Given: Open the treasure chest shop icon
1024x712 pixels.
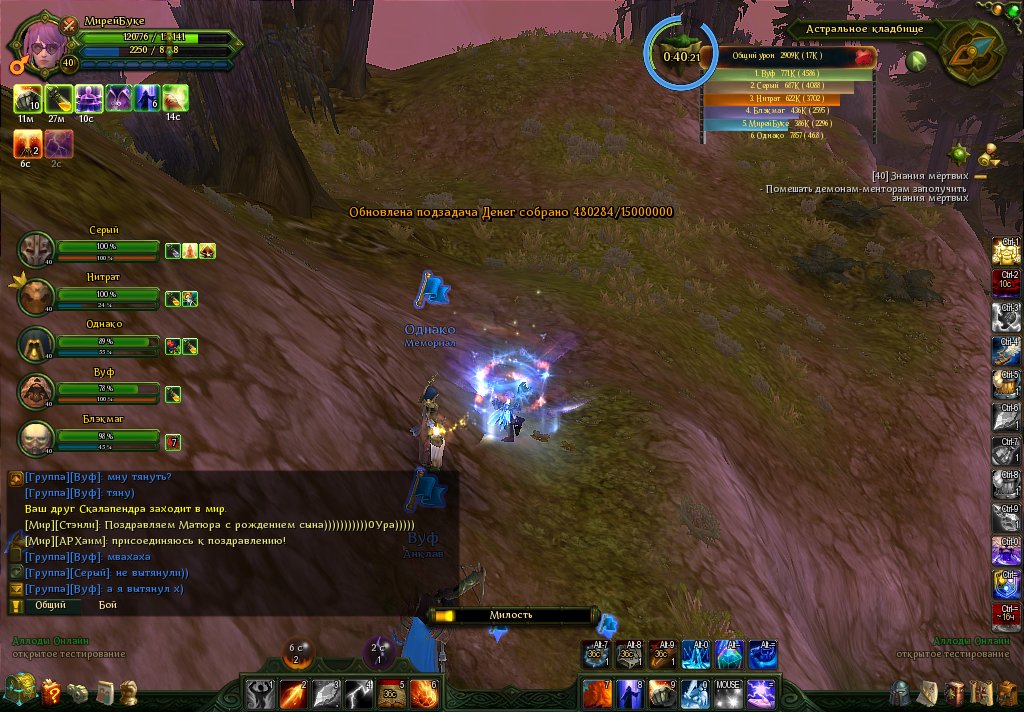Looking at the screenshot, I should pyautogui.click(x=20, y=690).
